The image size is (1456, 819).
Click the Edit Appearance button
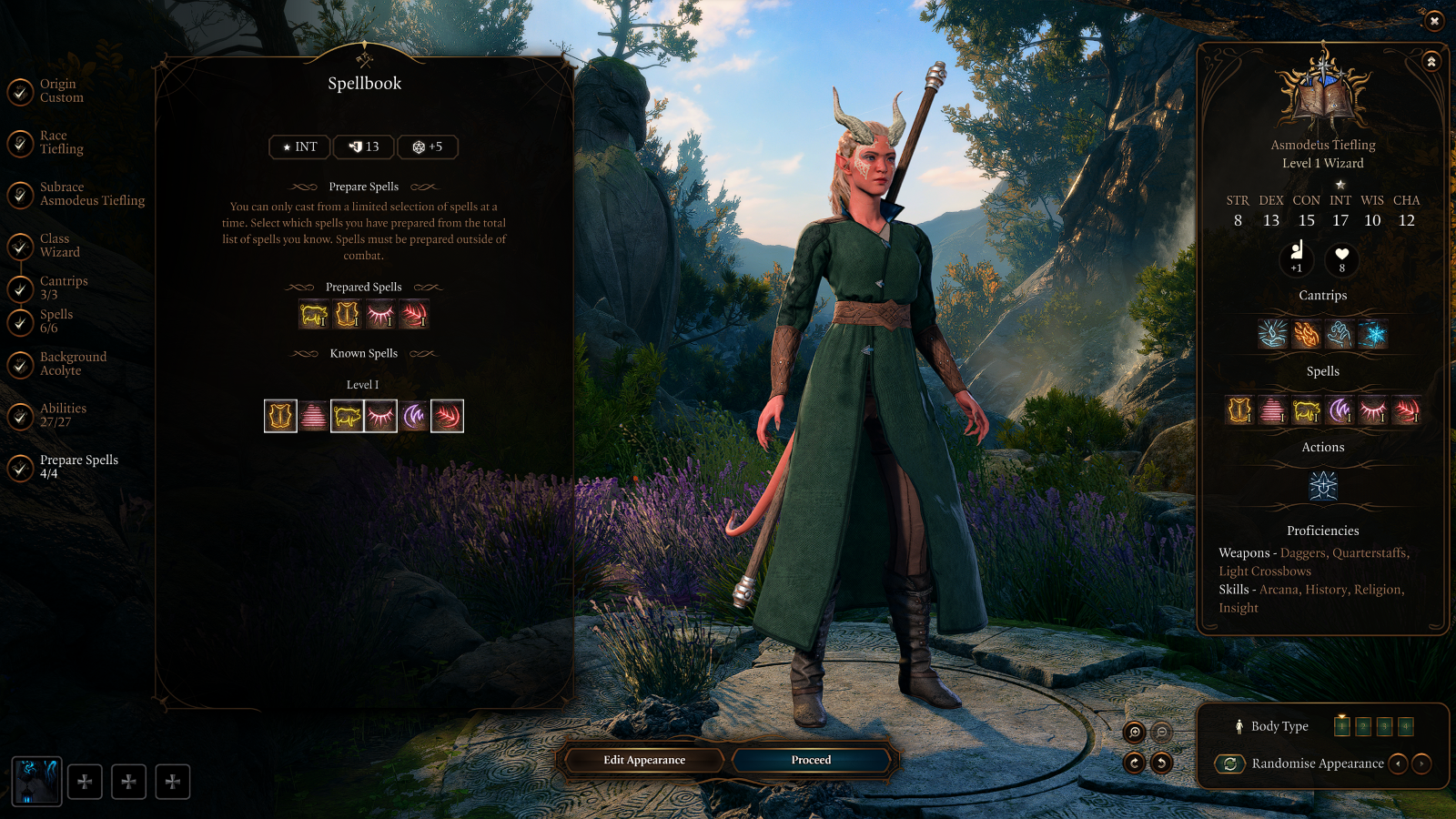644,760
